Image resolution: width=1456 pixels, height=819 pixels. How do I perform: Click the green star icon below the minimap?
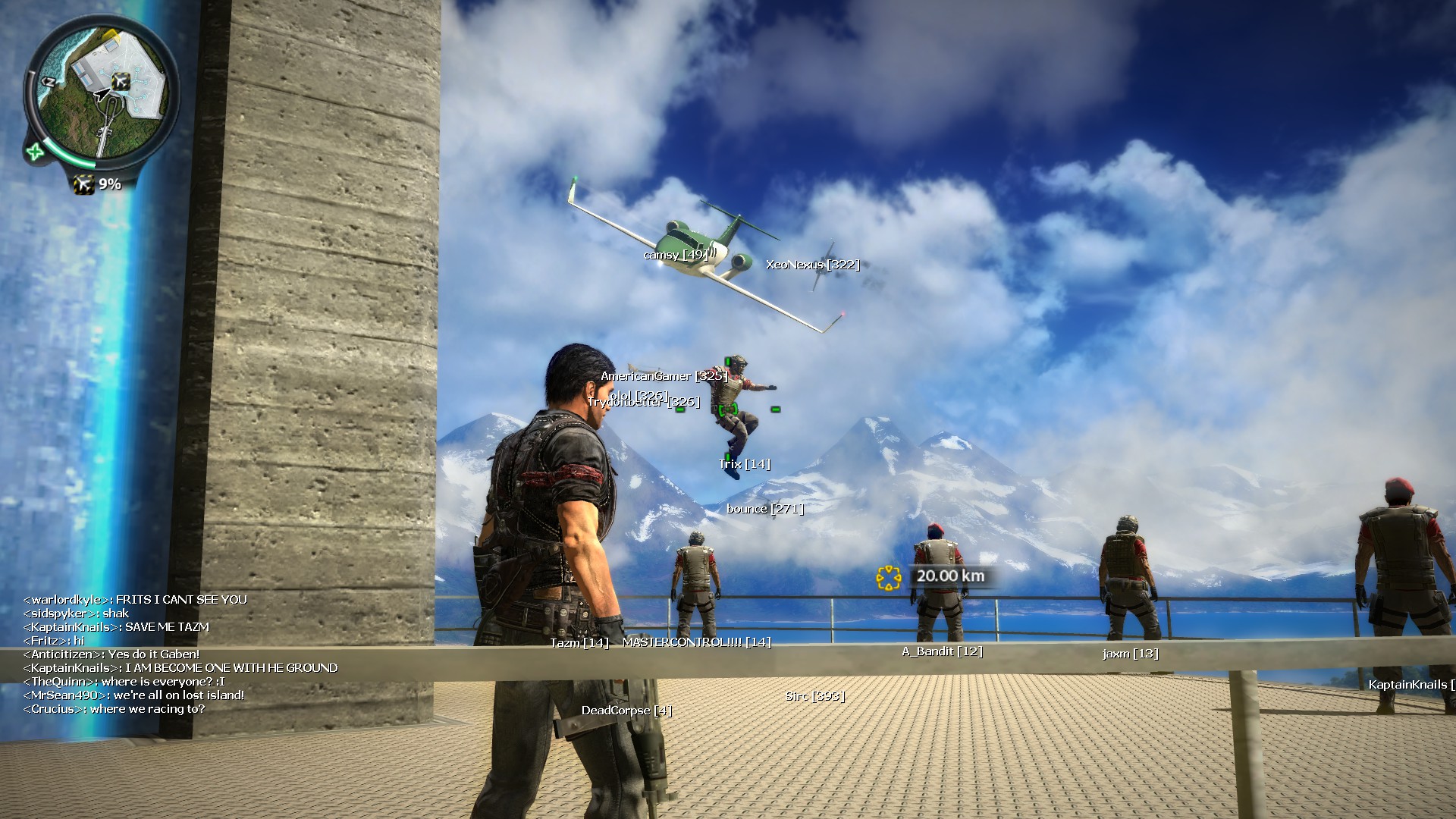(x=35, y=152)
